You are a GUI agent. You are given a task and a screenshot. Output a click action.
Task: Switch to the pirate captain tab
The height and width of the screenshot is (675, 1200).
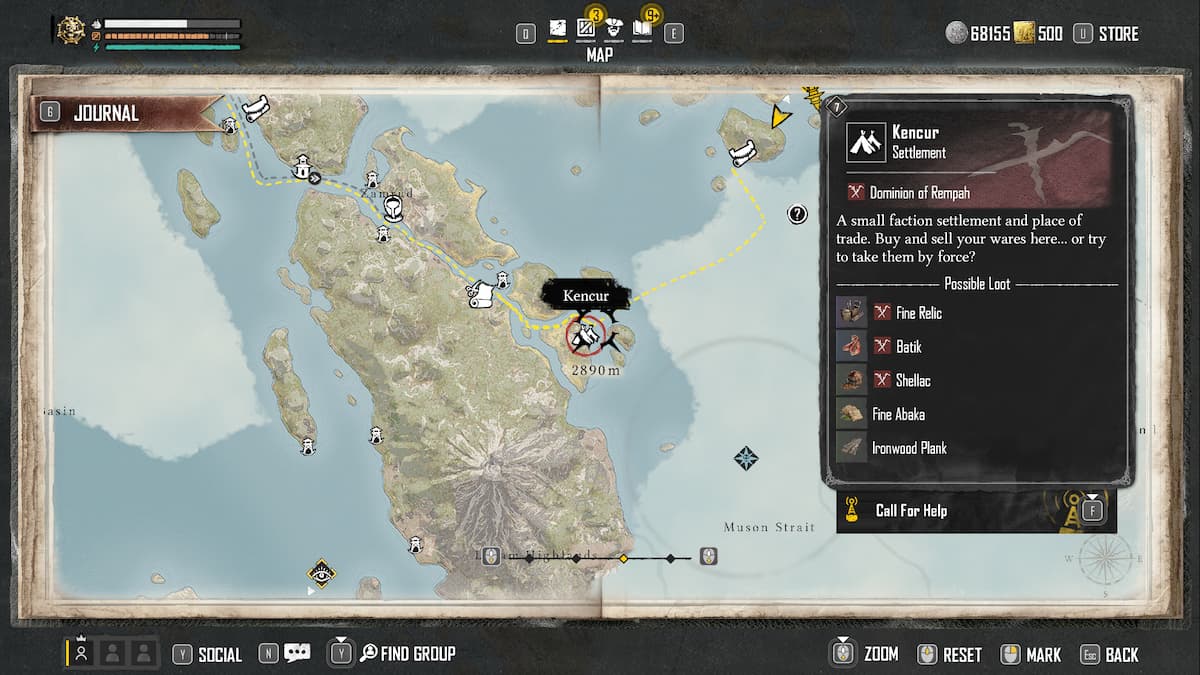click(x=615, y=31)
